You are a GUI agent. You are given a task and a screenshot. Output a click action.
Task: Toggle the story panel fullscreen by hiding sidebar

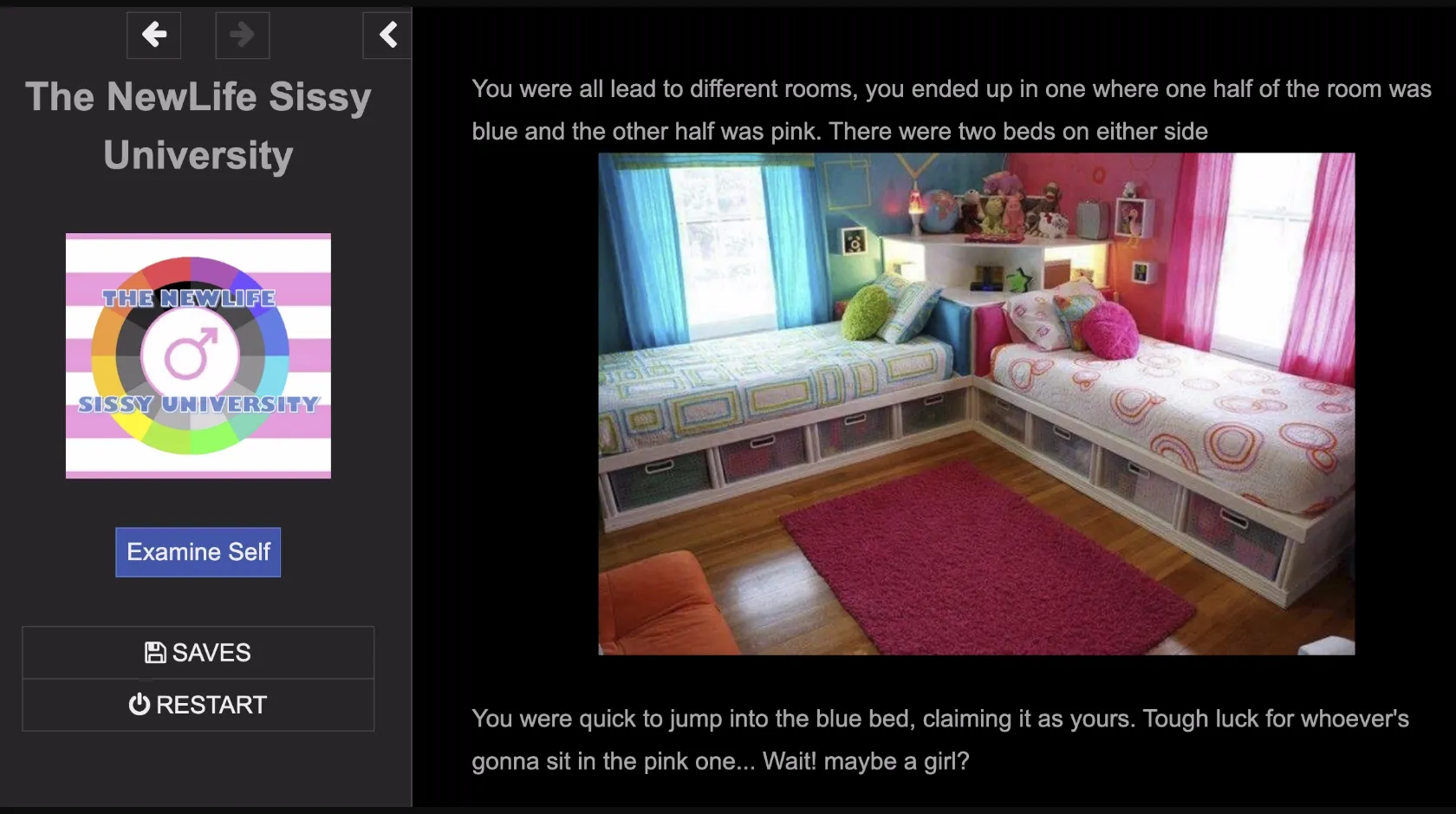pyautogui.click(x=387, y=36)
